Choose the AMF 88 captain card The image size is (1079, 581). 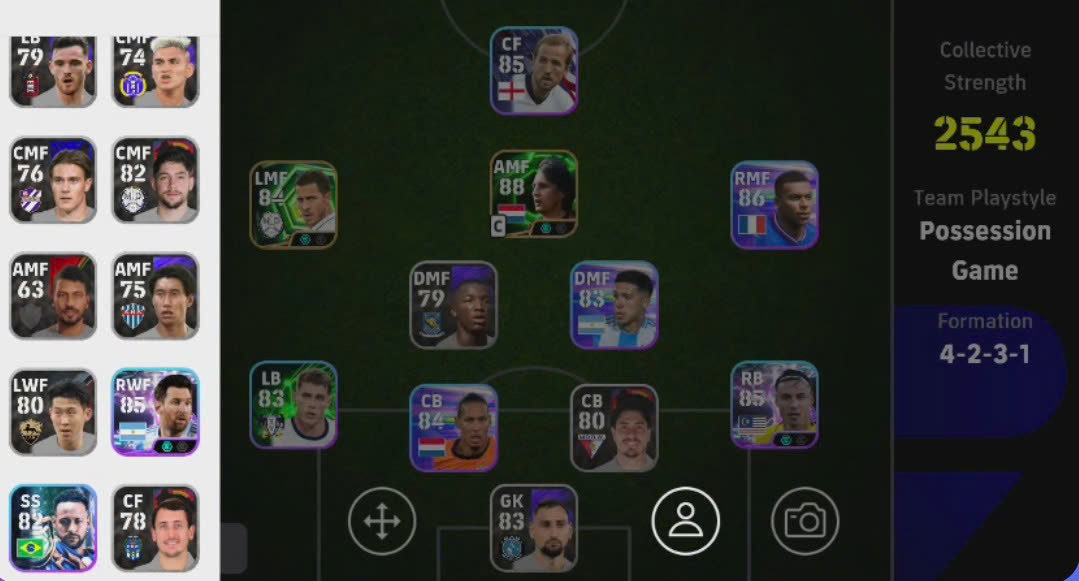tap(534, 194)
